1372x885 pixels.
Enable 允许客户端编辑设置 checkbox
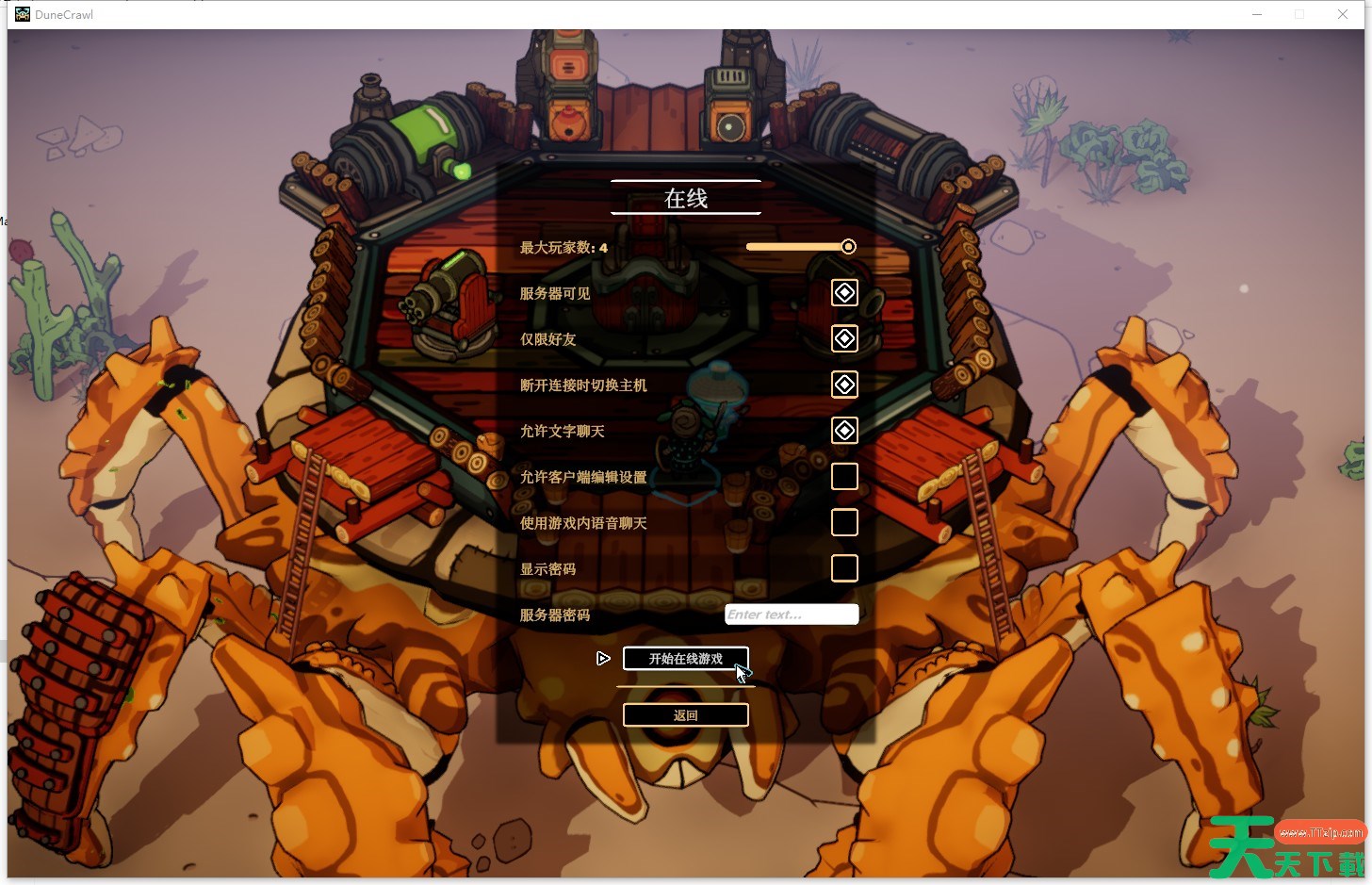tap(844, 477)
